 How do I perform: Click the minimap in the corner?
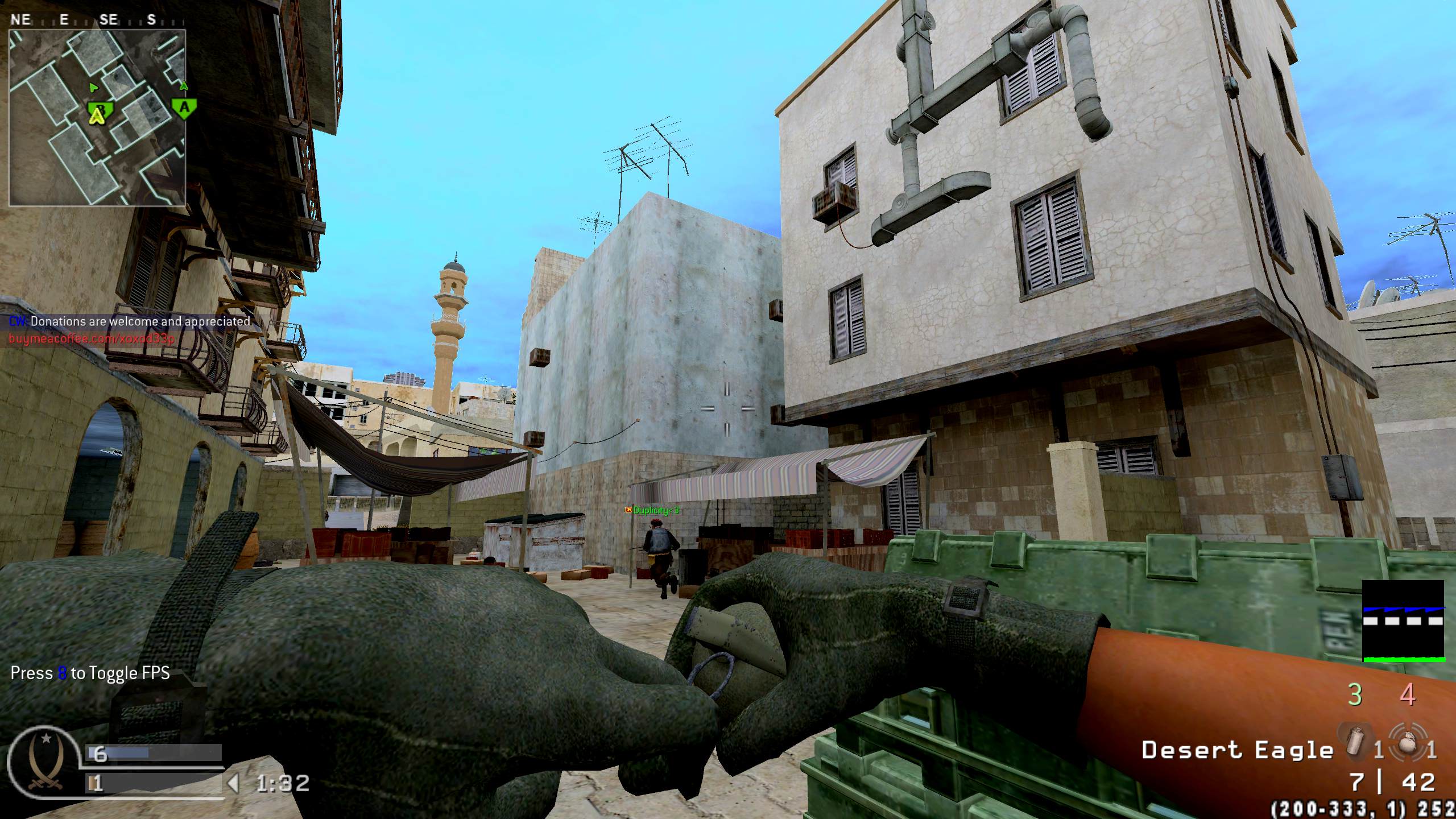(x=97, y=117)
